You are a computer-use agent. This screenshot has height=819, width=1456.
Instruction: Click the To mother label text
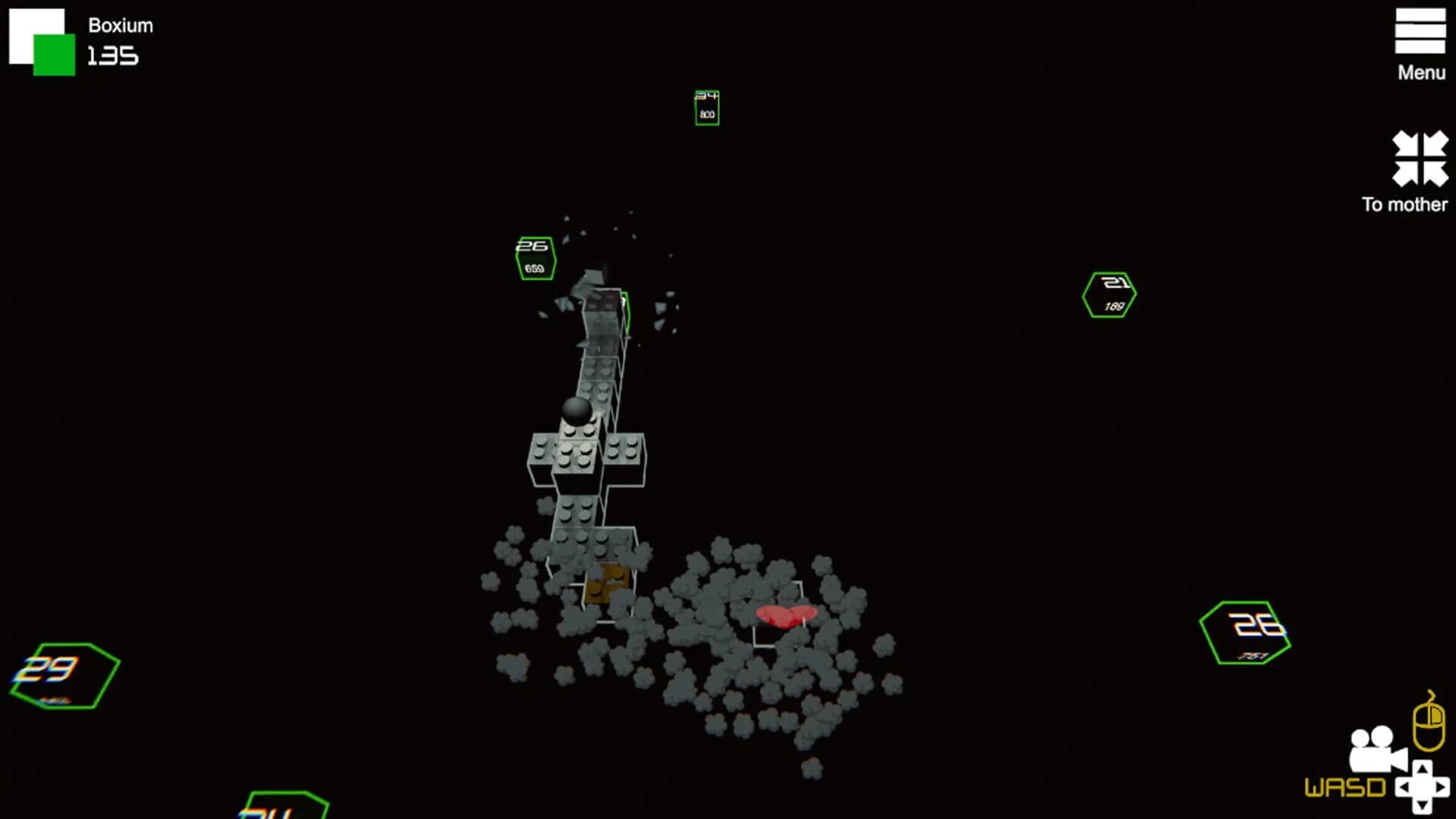[1405, 205]
